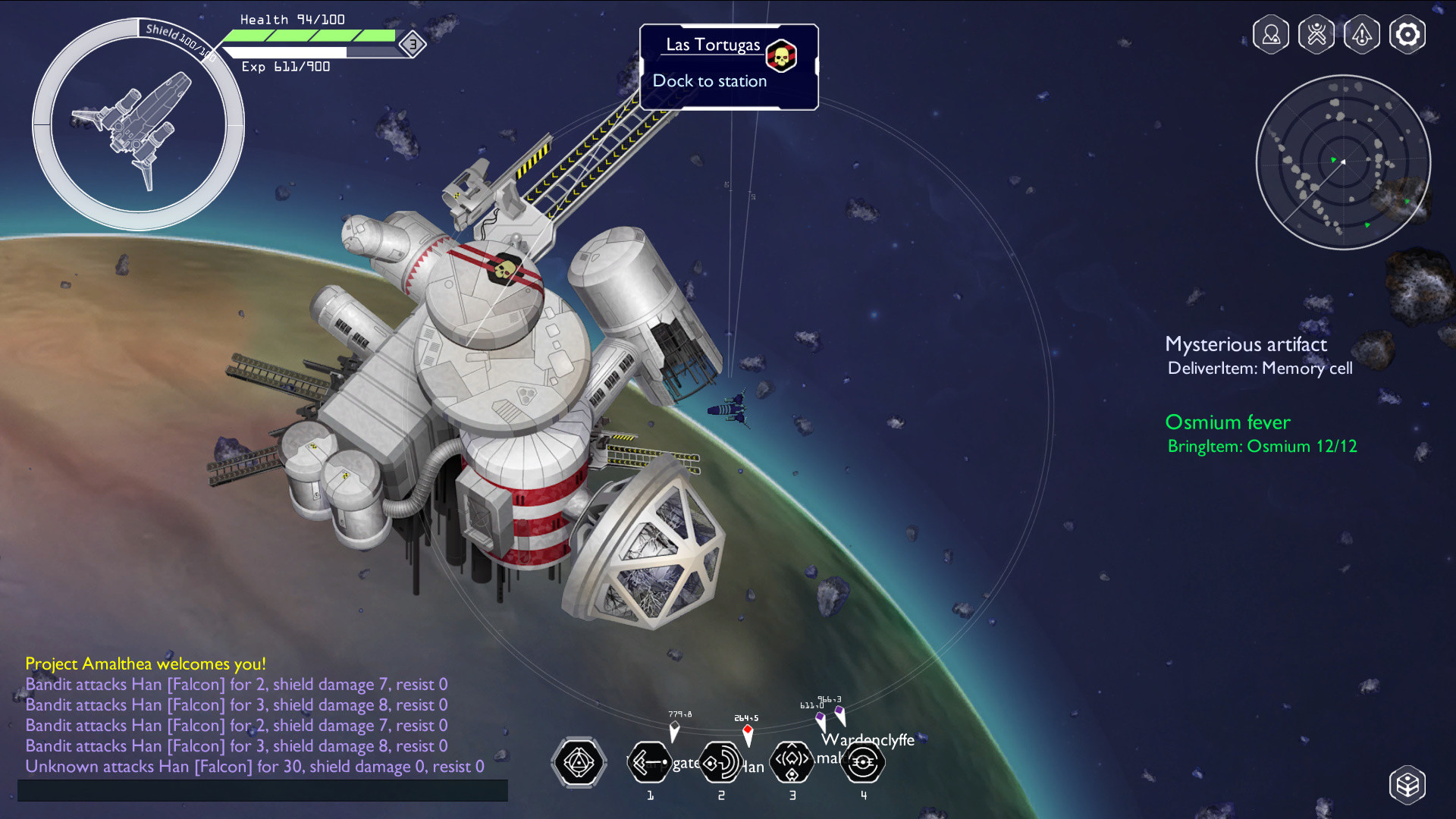Activate ability slot 3 ship shield
Viewport: 1456px width, 819px height.
tap(792, 762)
